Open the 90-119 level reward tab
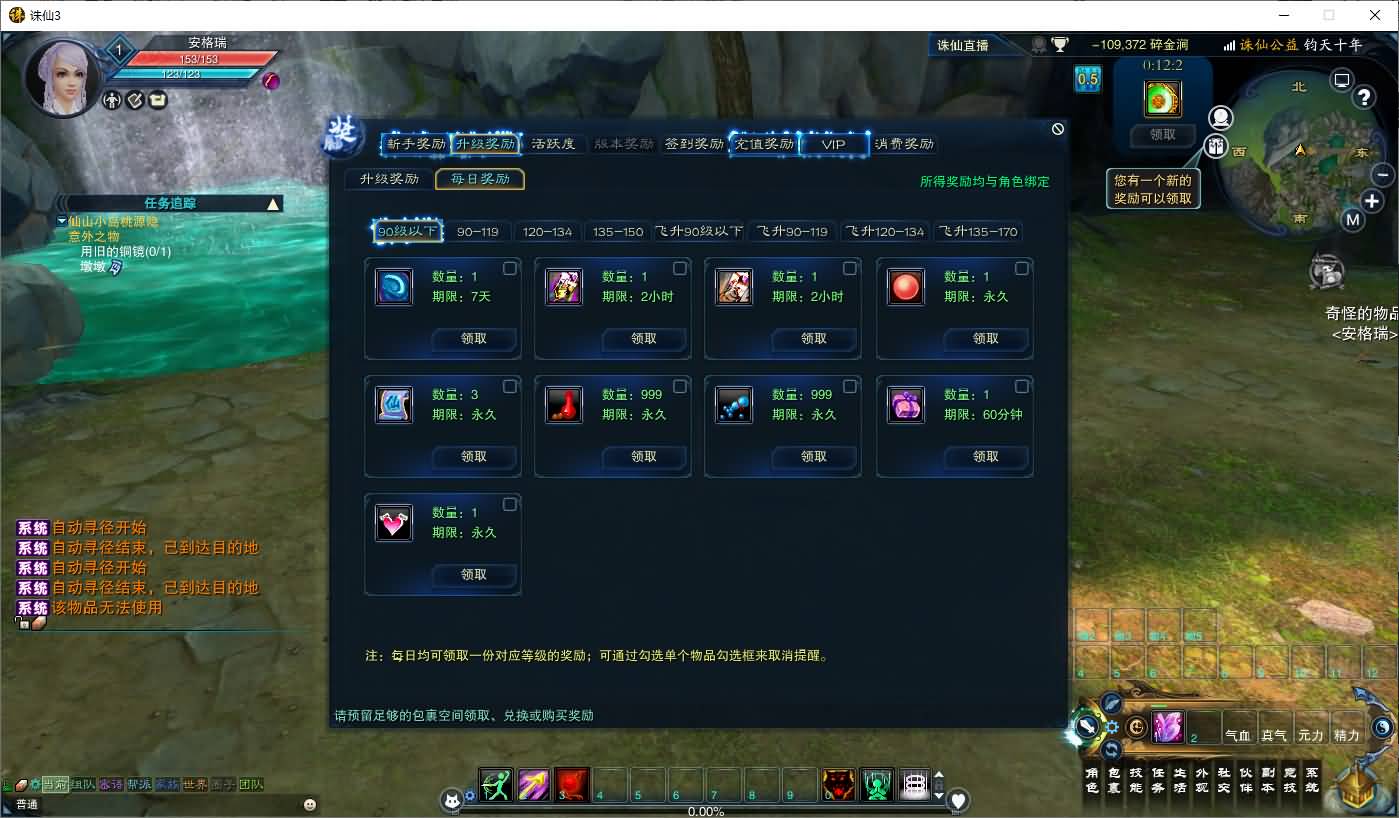Screen dimensions: 1399x818 (x=477, y=231)
